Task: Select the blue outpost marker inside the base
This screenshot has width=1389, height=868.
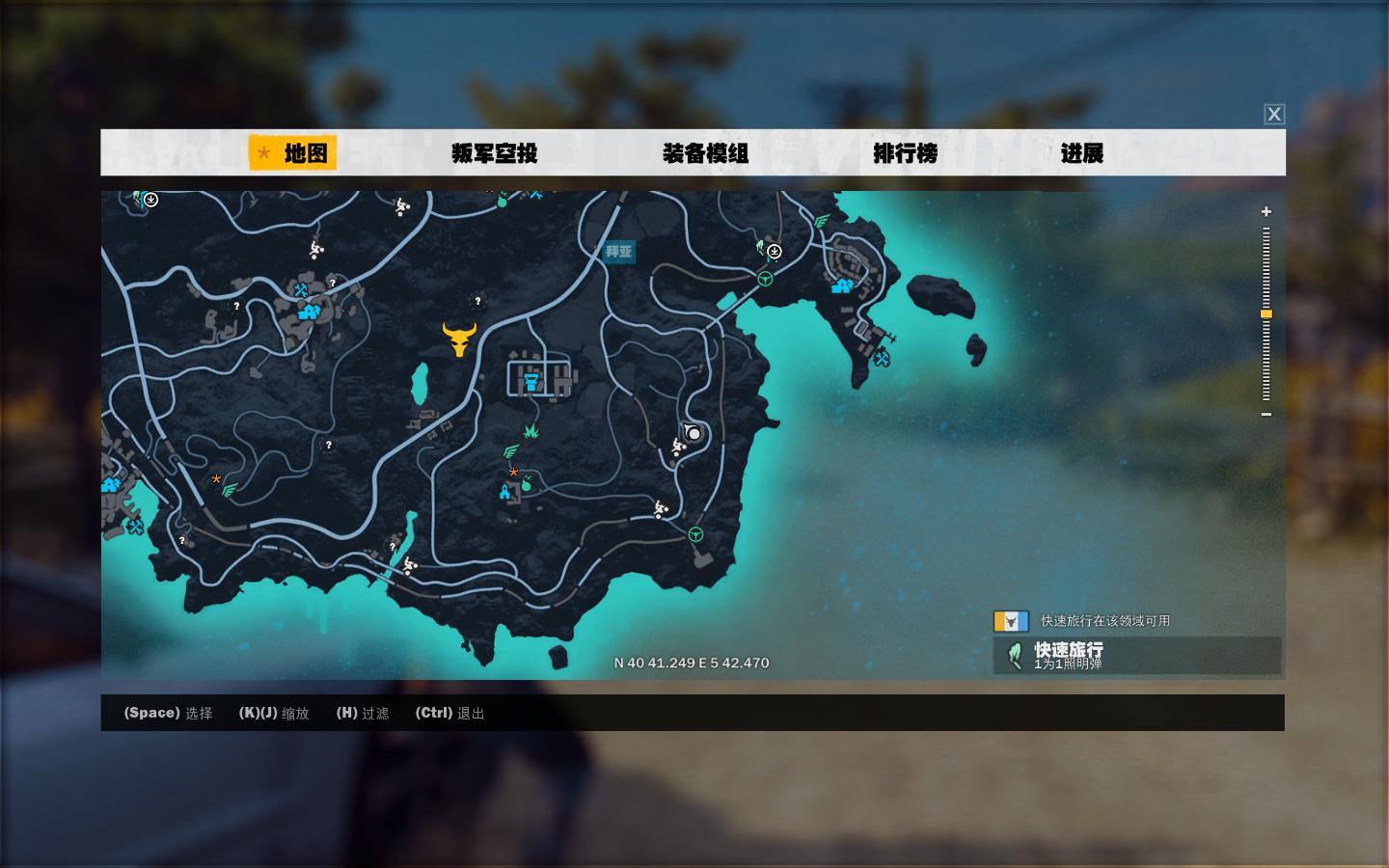Action: [x=531, y=383]
